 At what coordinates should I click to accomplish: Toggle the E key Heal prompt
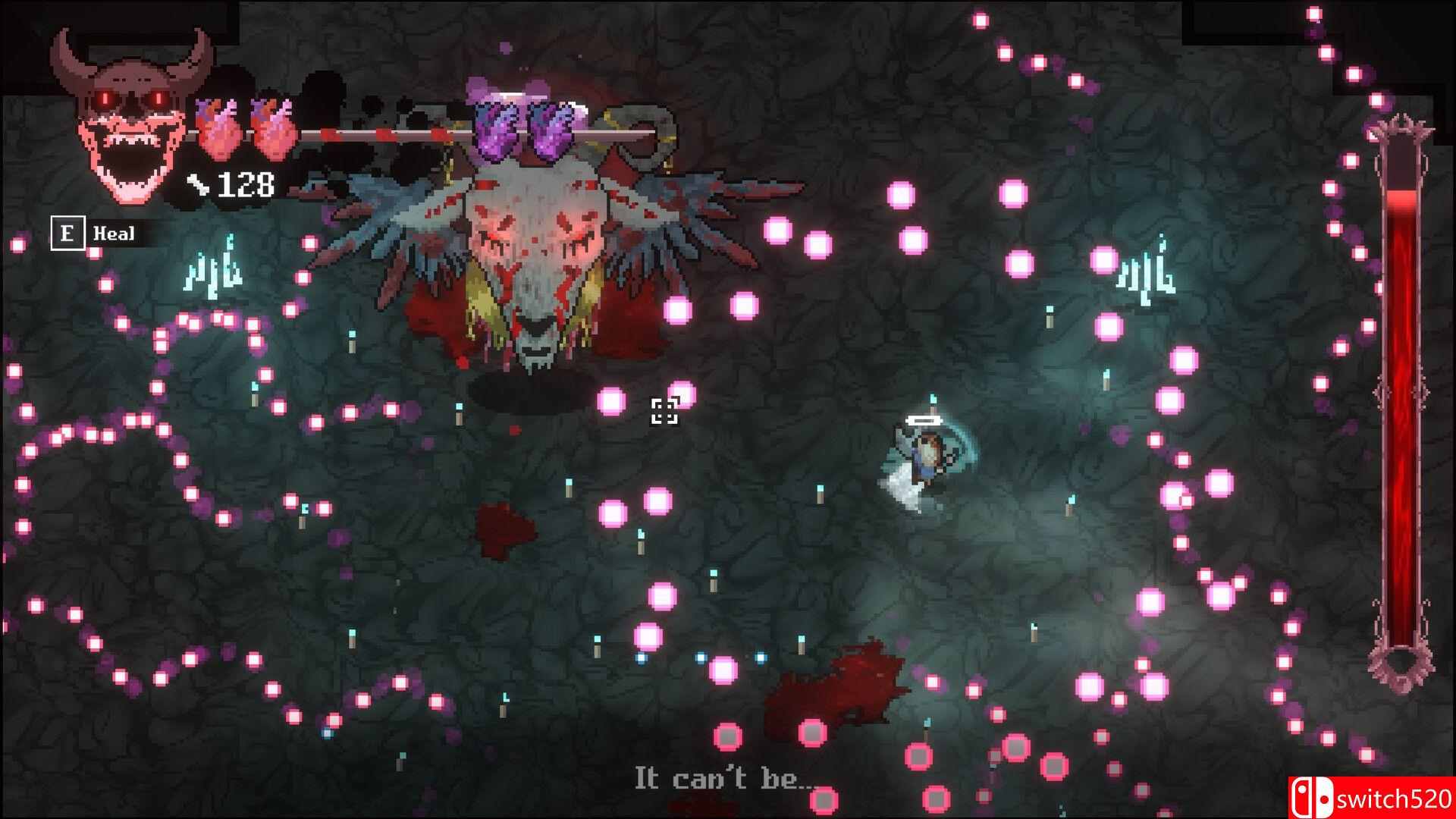pos(69,234)
